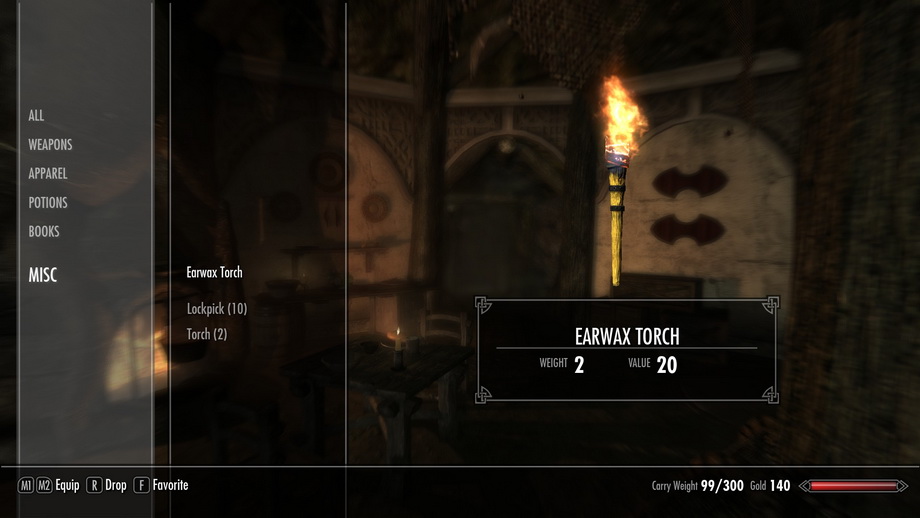Select the Potions category
This screenshot has width=920, height=518.
point(48,203)
